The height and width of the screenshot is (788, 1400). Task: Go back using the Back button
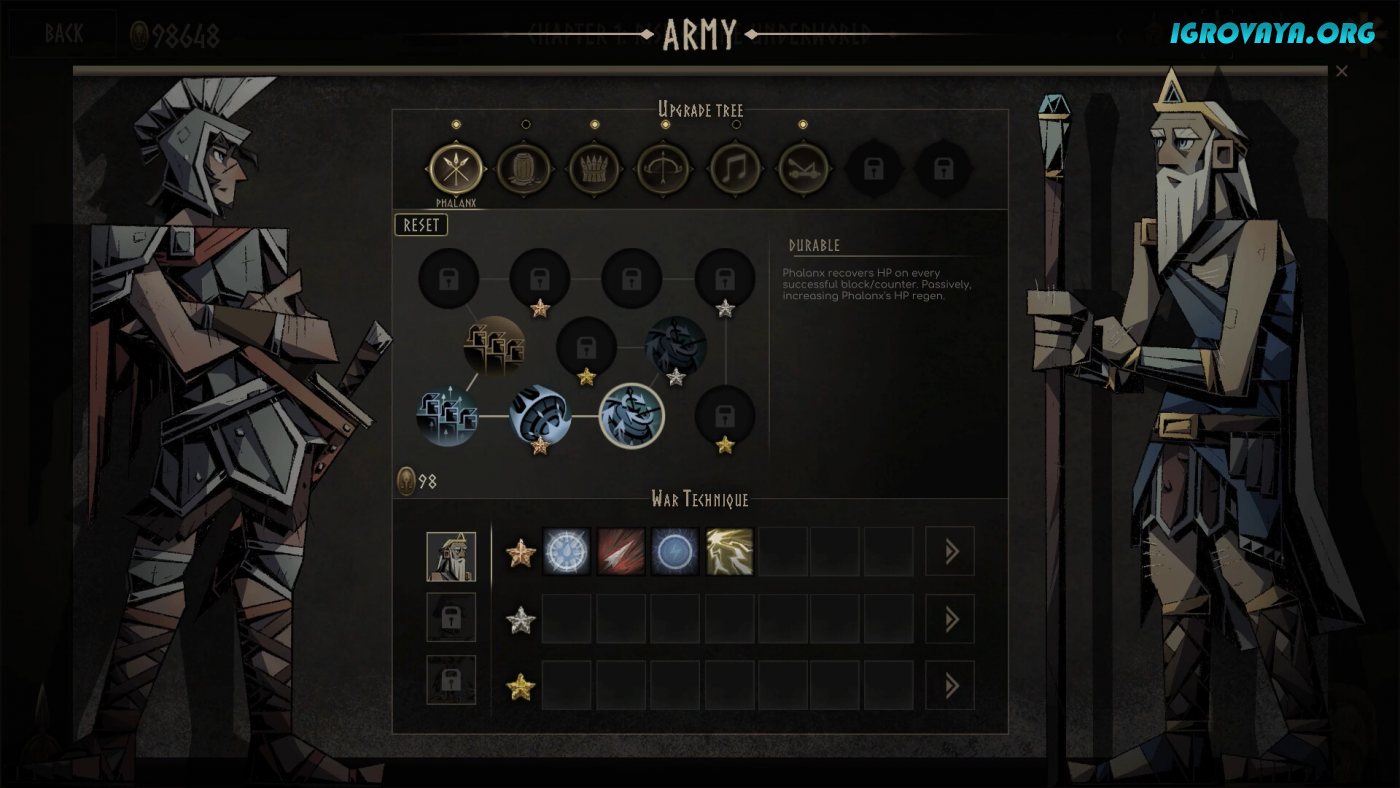(x=64, y=34)
